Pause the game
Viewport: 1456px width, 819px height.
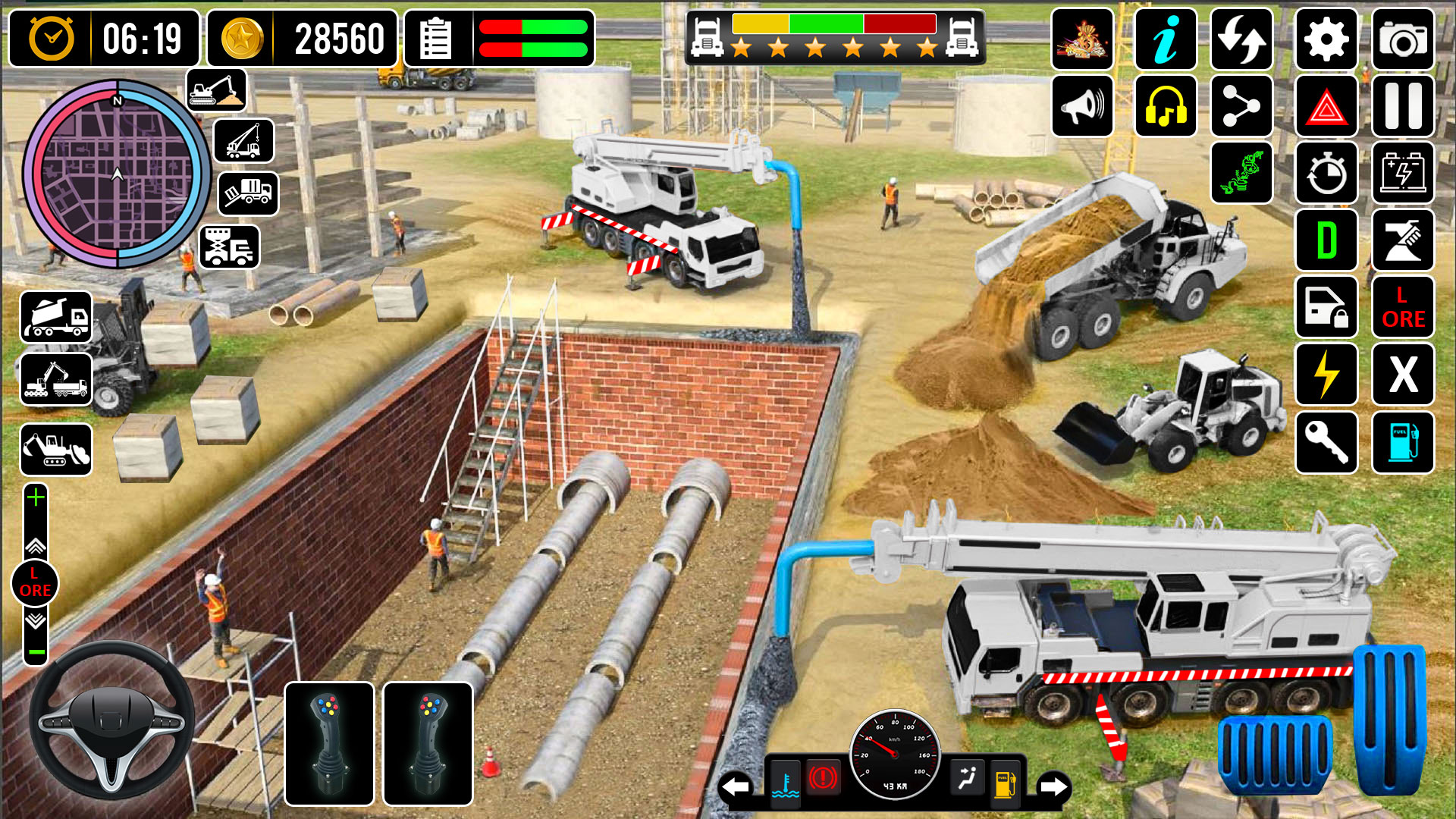tap(1402, 107)
